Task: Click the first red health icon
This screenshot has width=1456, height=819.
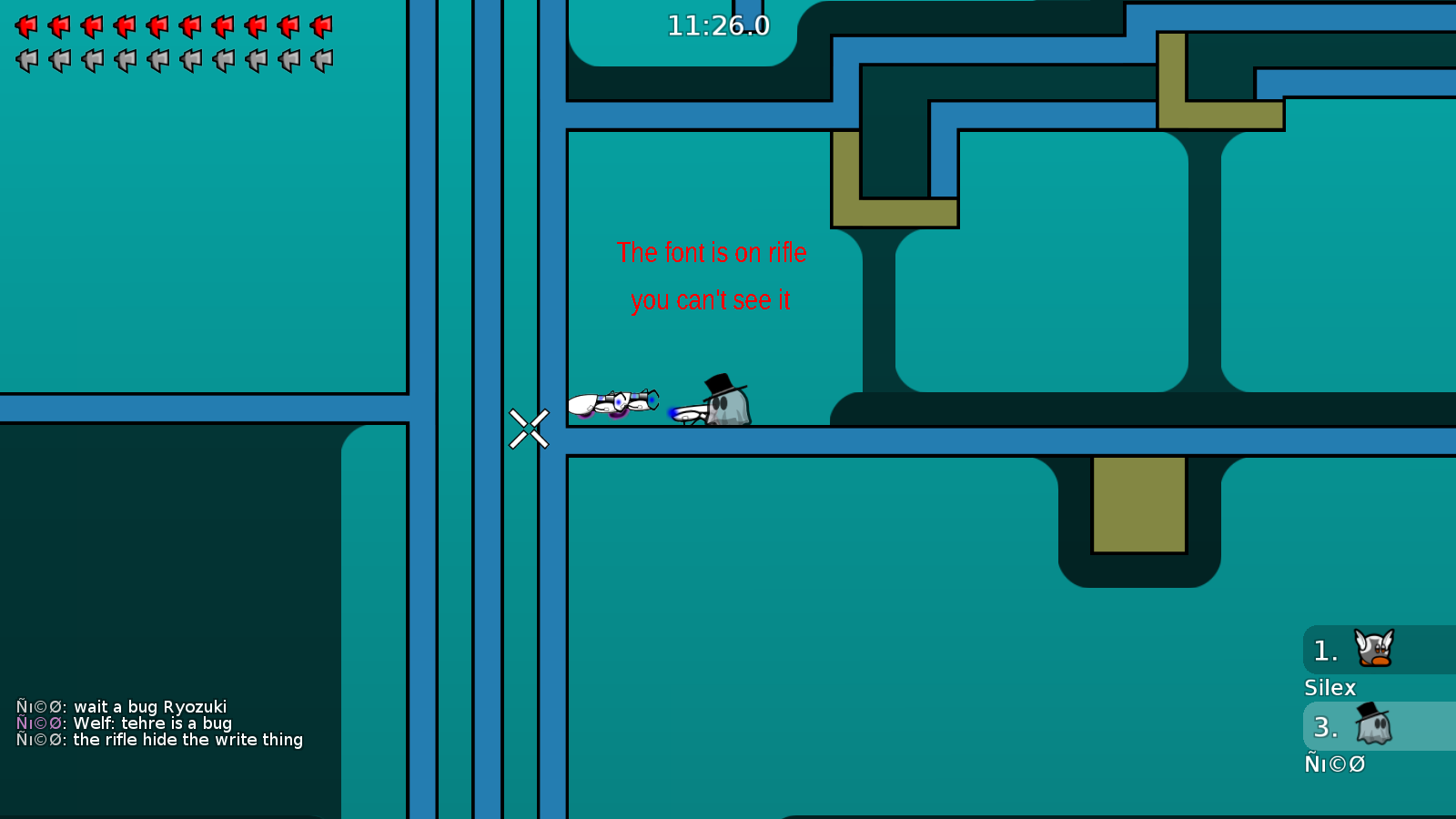Action: point(25,26)
